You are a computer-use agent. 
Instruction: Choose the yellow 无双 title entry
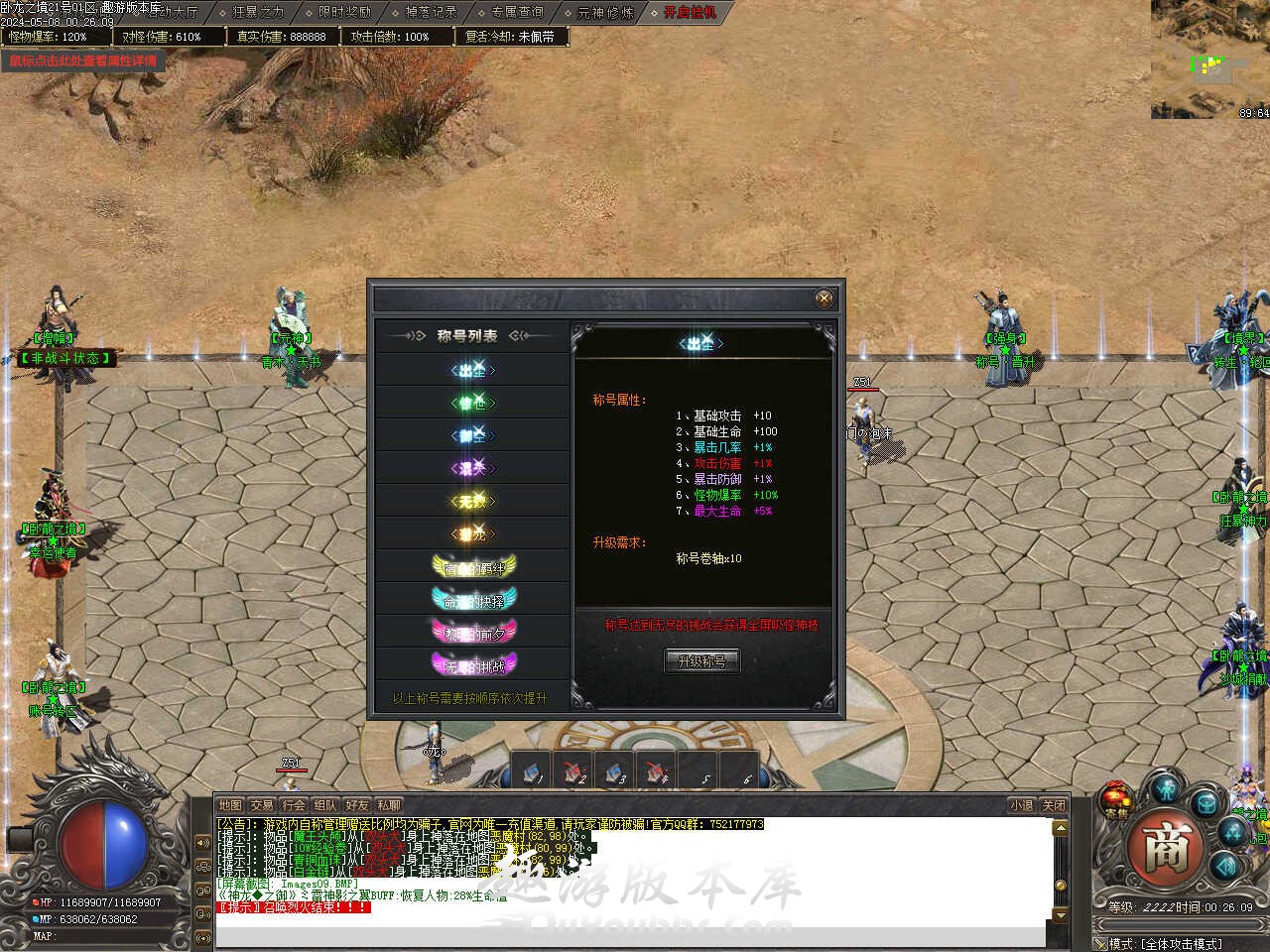click(x=473, y=502)
